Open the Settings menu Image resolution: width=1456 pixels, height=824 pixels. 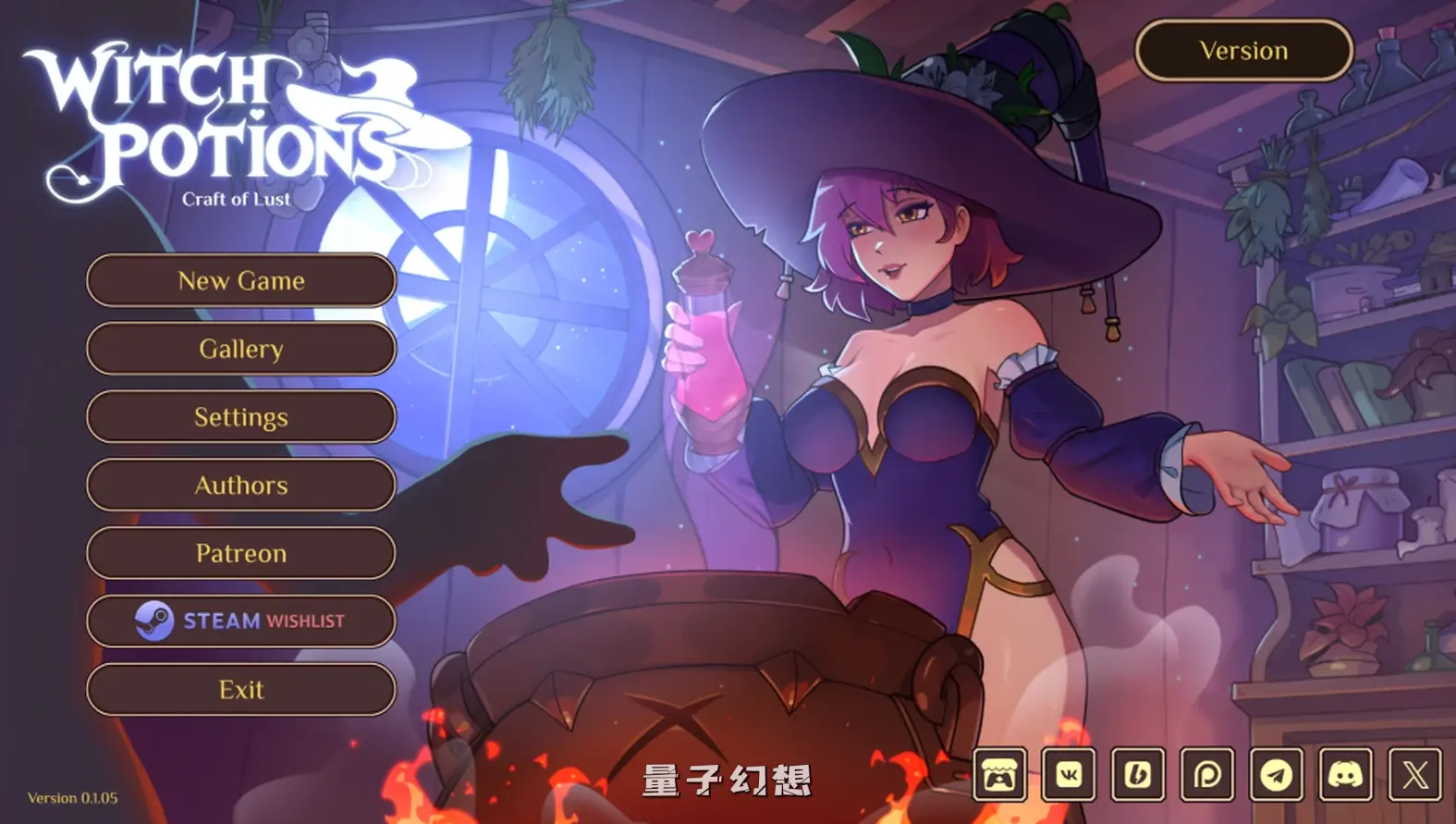240,417
